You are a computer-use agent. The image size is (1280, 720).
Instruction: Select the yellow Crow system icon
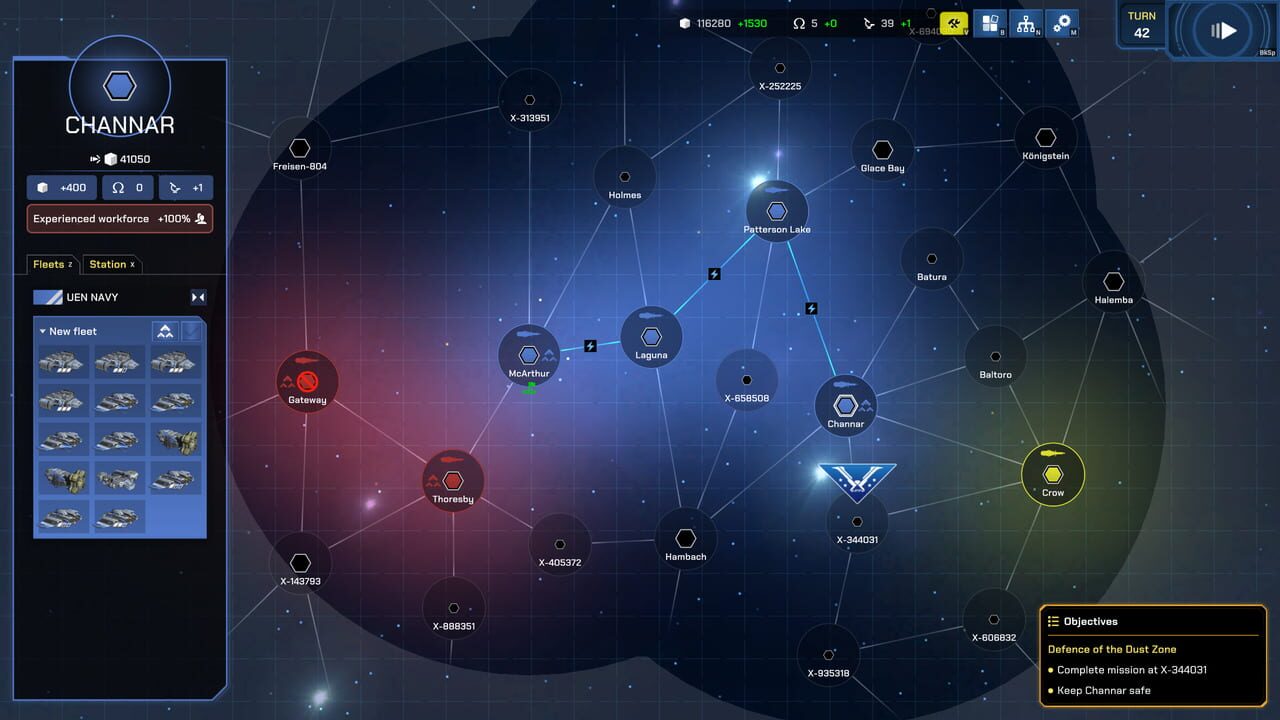click(x=1053, y=473)
